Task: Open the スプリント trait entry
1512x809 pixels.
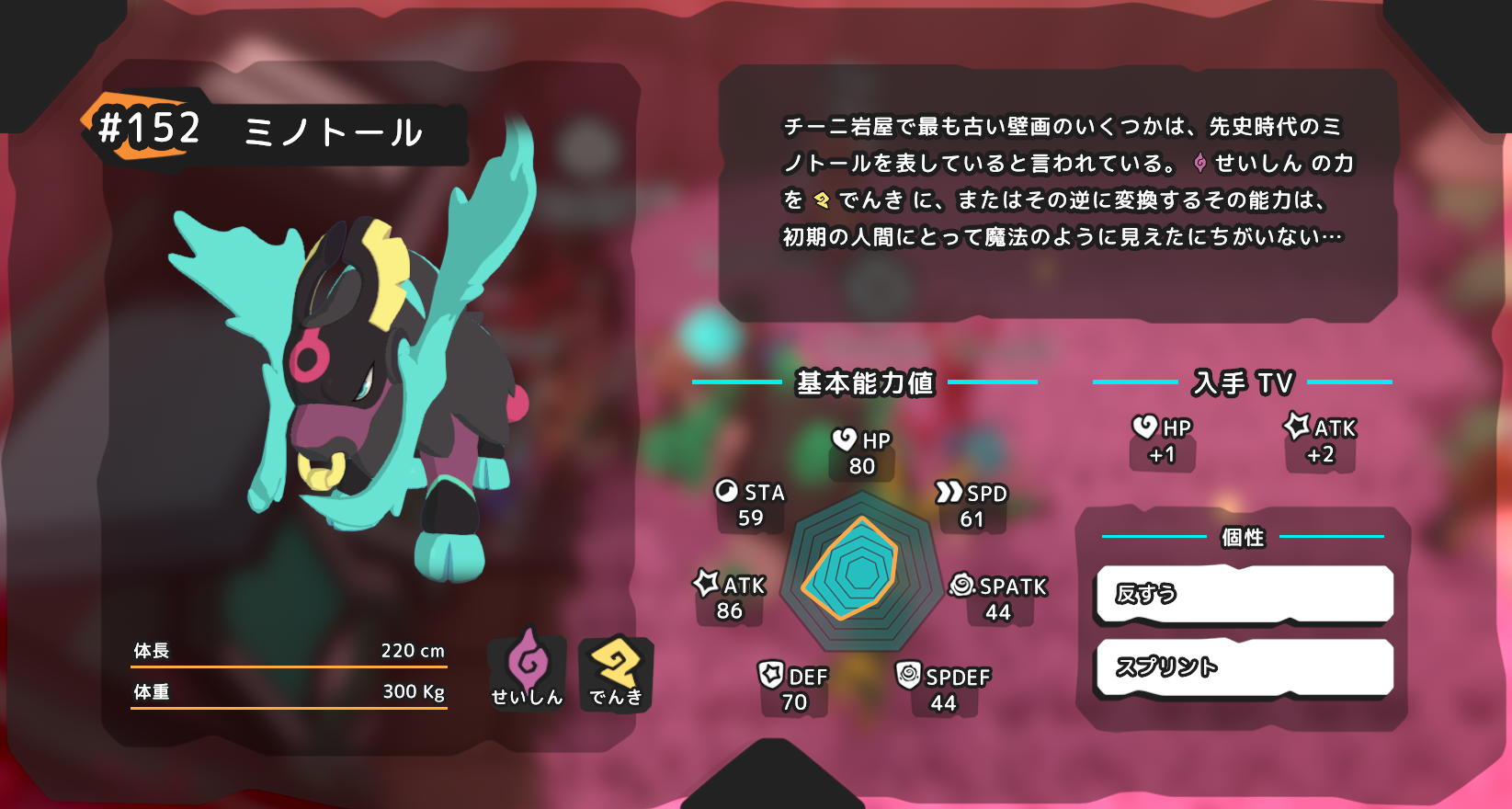Action: click(1244, 667)
